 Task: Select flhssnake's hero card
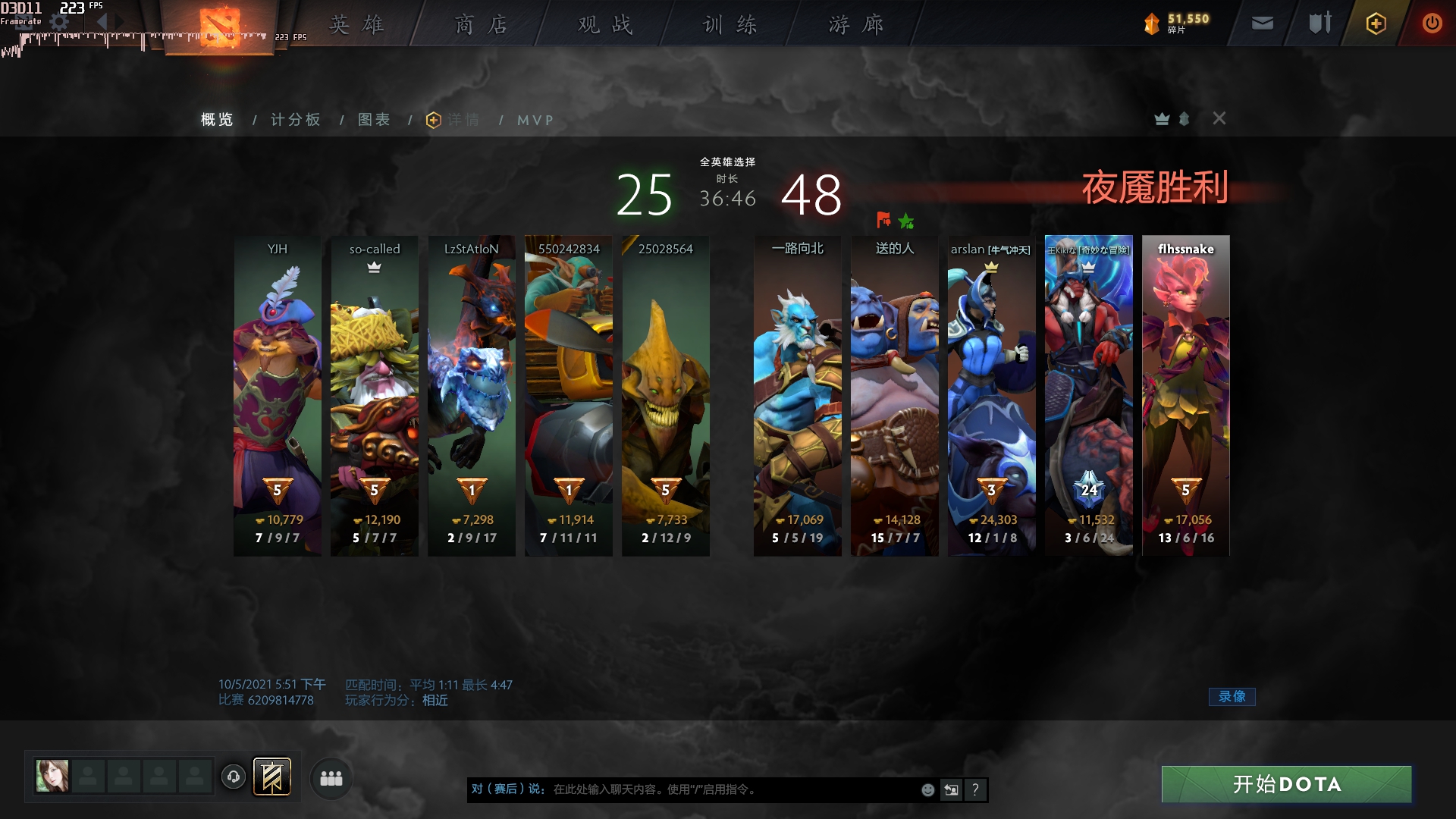click(1186, 394)
